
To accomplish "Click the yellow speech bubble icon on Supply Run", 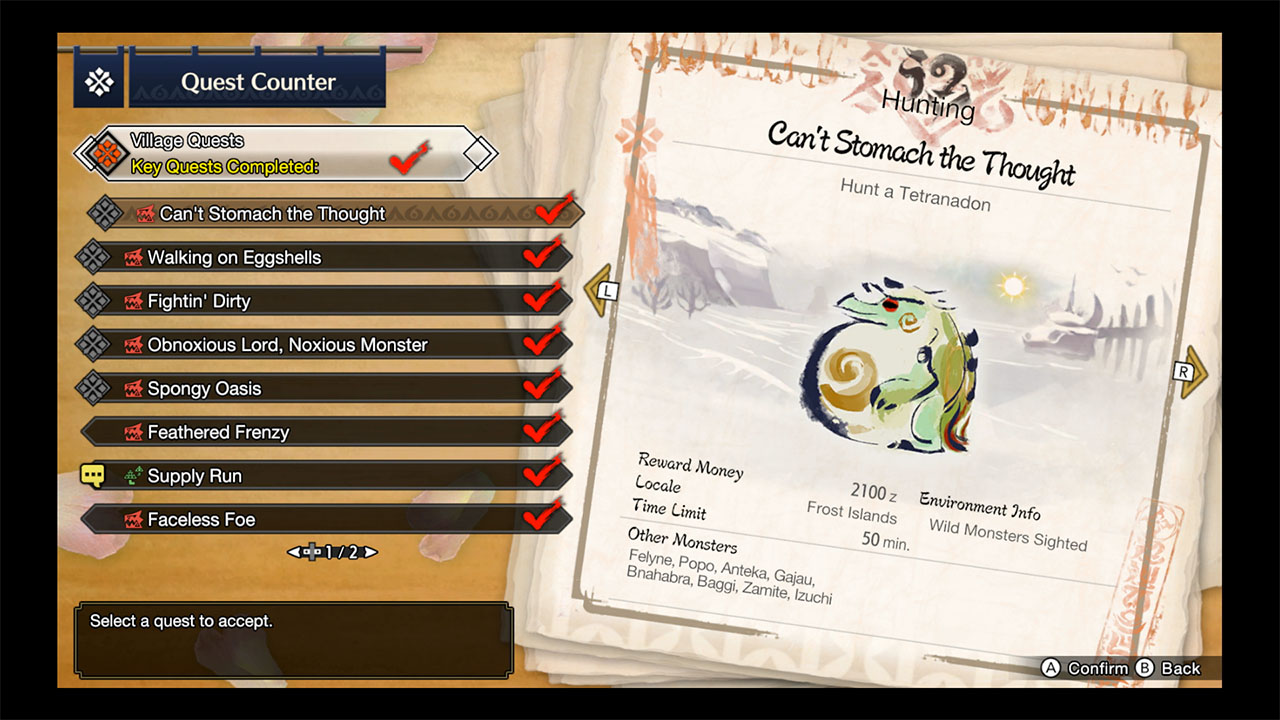I will tap(95, 475).
